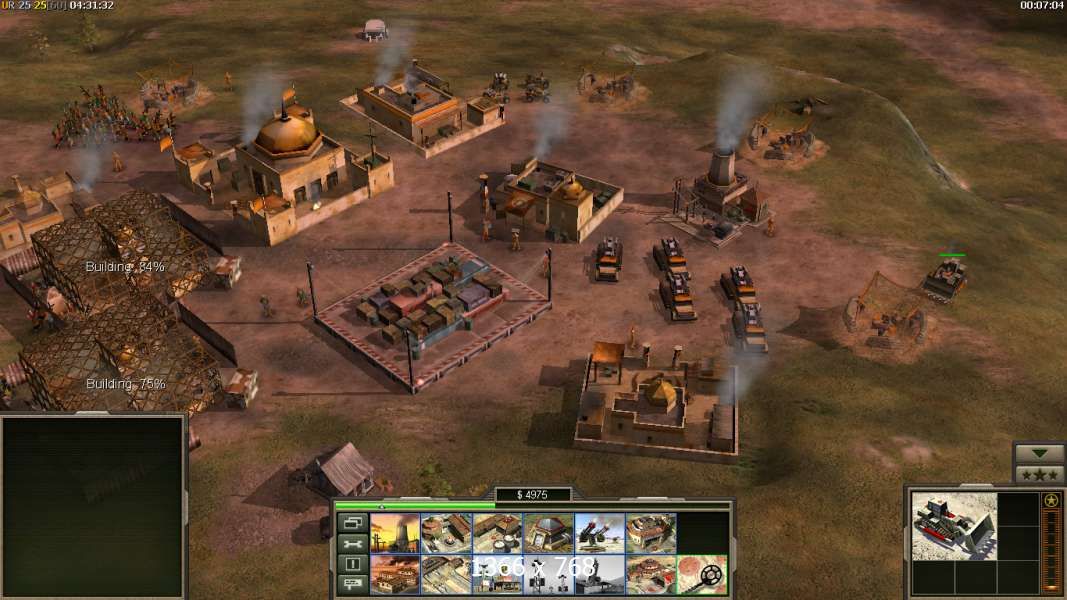Choose the hexagonal bunker structure build icon

coord(548,533)
